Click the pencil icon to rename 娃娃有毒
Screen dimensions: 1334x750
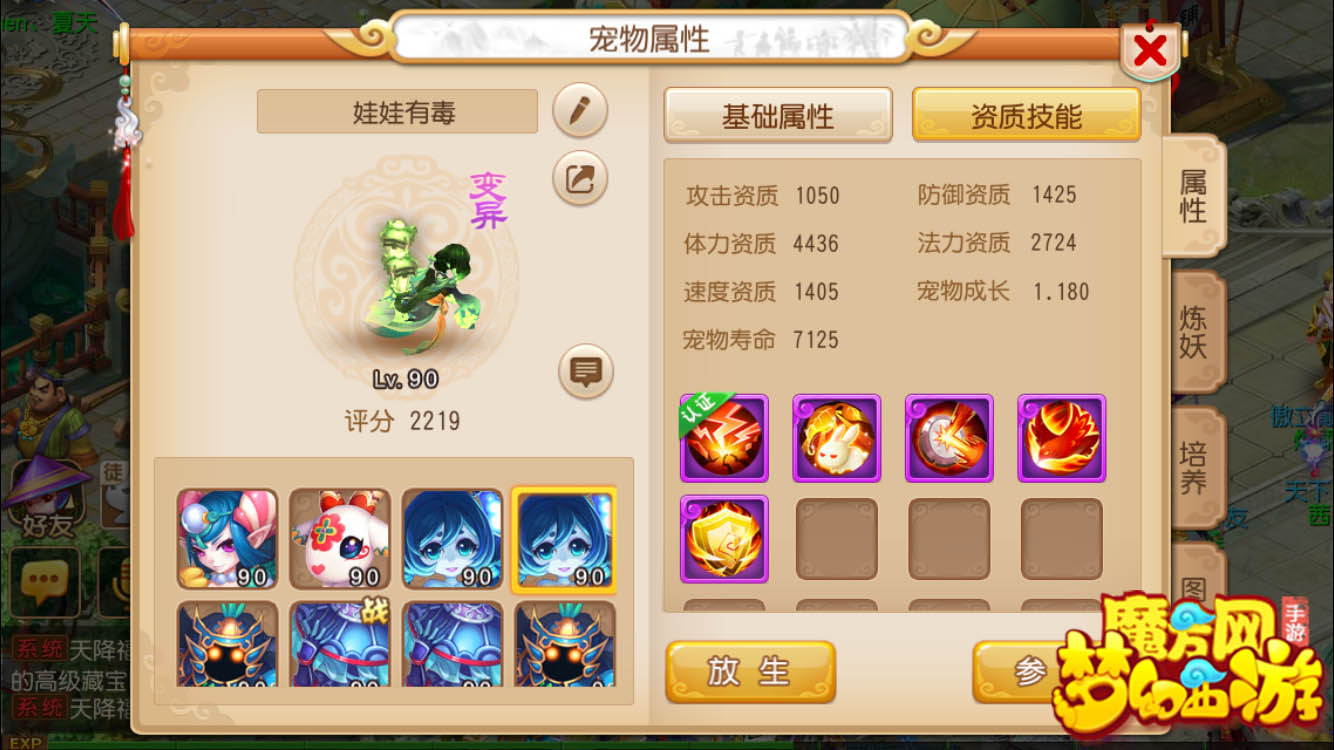(x=578, y=112)
